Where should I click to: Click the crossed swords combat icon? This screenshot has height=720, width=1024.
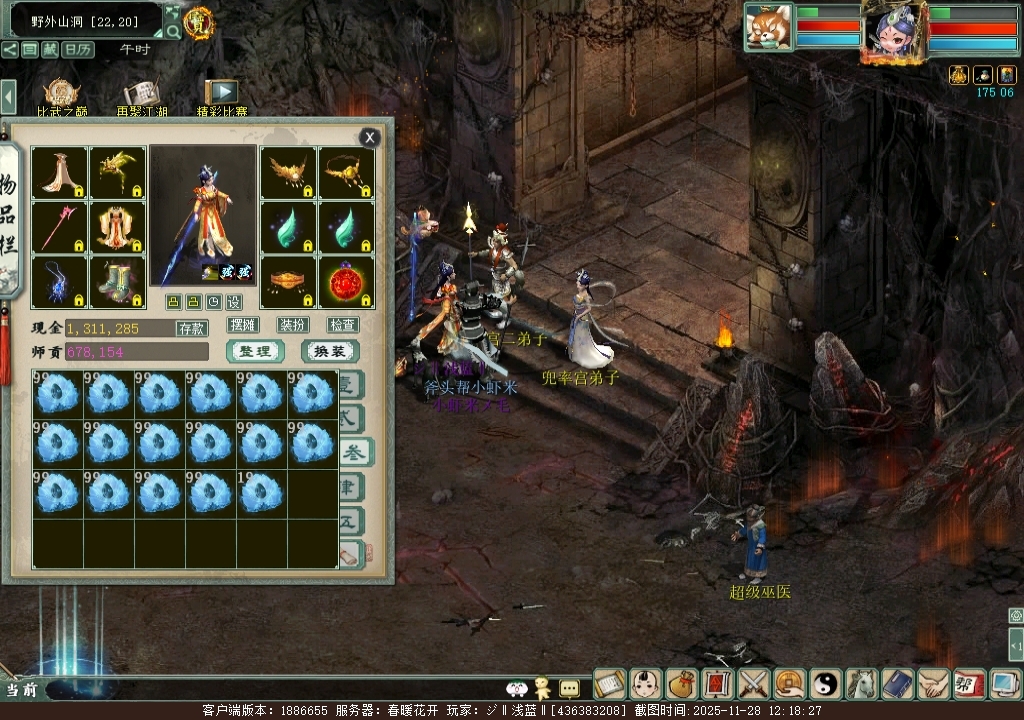754,684
